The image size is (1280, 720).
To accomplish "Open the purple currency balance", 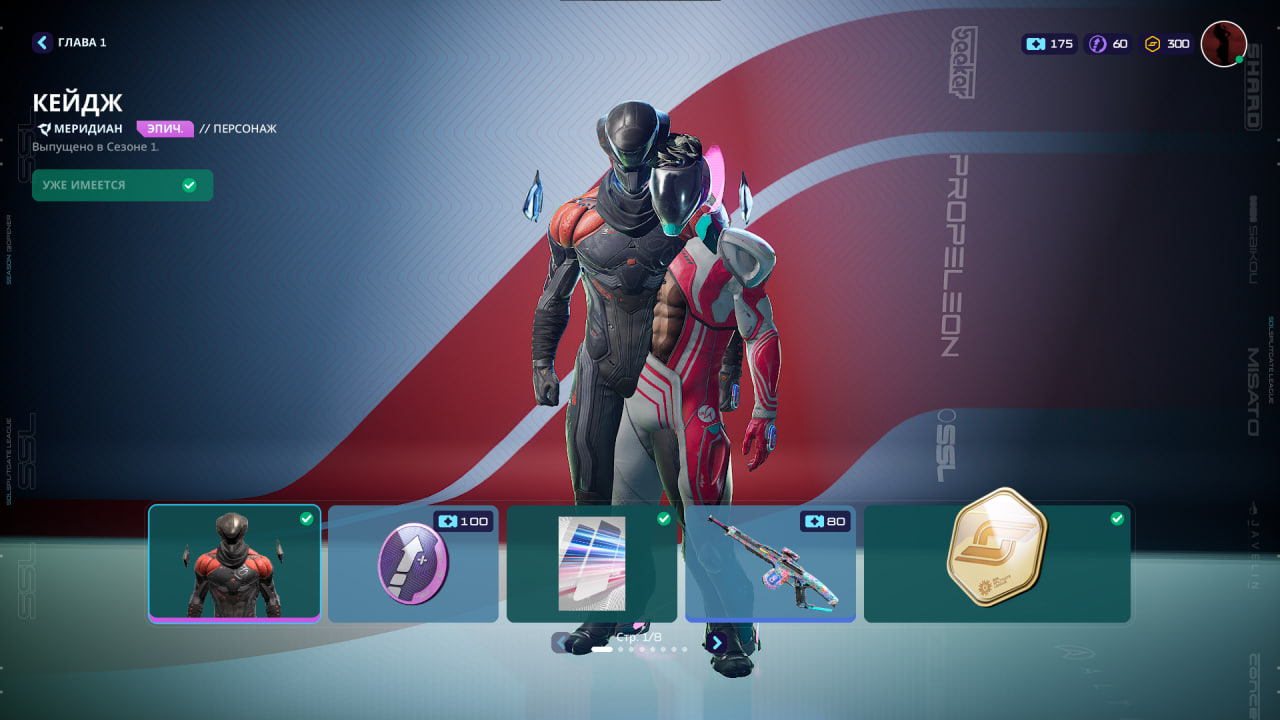I will [x=1109, y=44].
